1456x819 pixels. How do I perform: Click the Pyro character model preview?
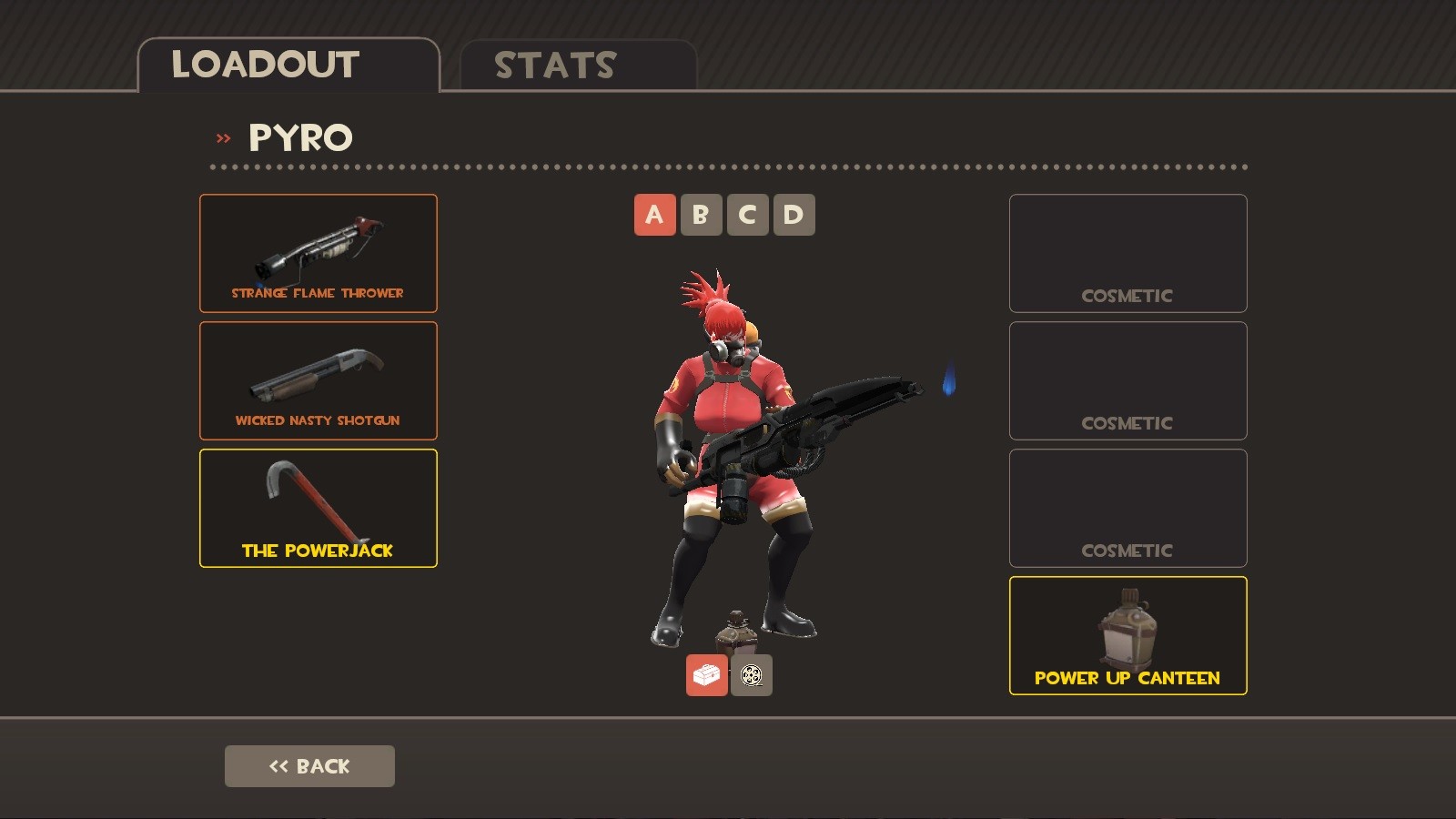pos(737,437)
